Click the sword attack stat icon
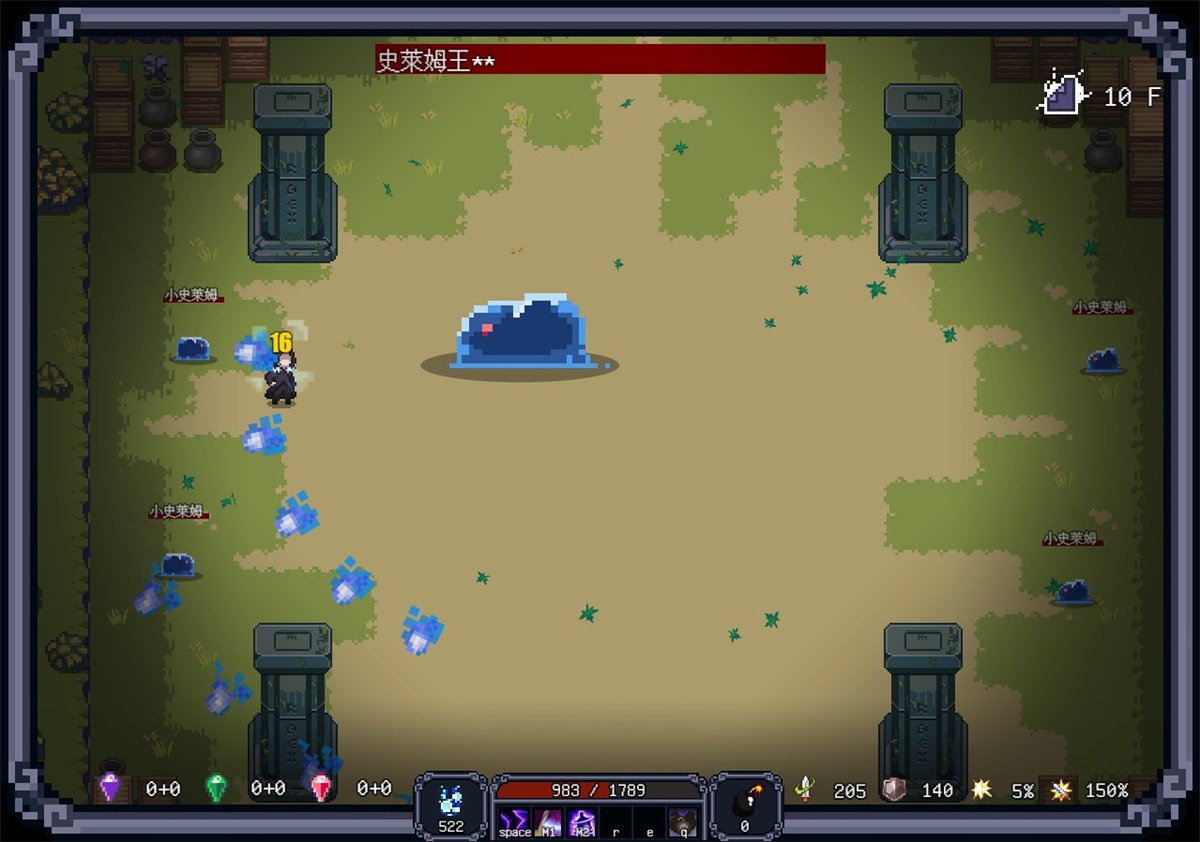The width and height of the screenshot is (1200, 842). (x=805, y=790)
